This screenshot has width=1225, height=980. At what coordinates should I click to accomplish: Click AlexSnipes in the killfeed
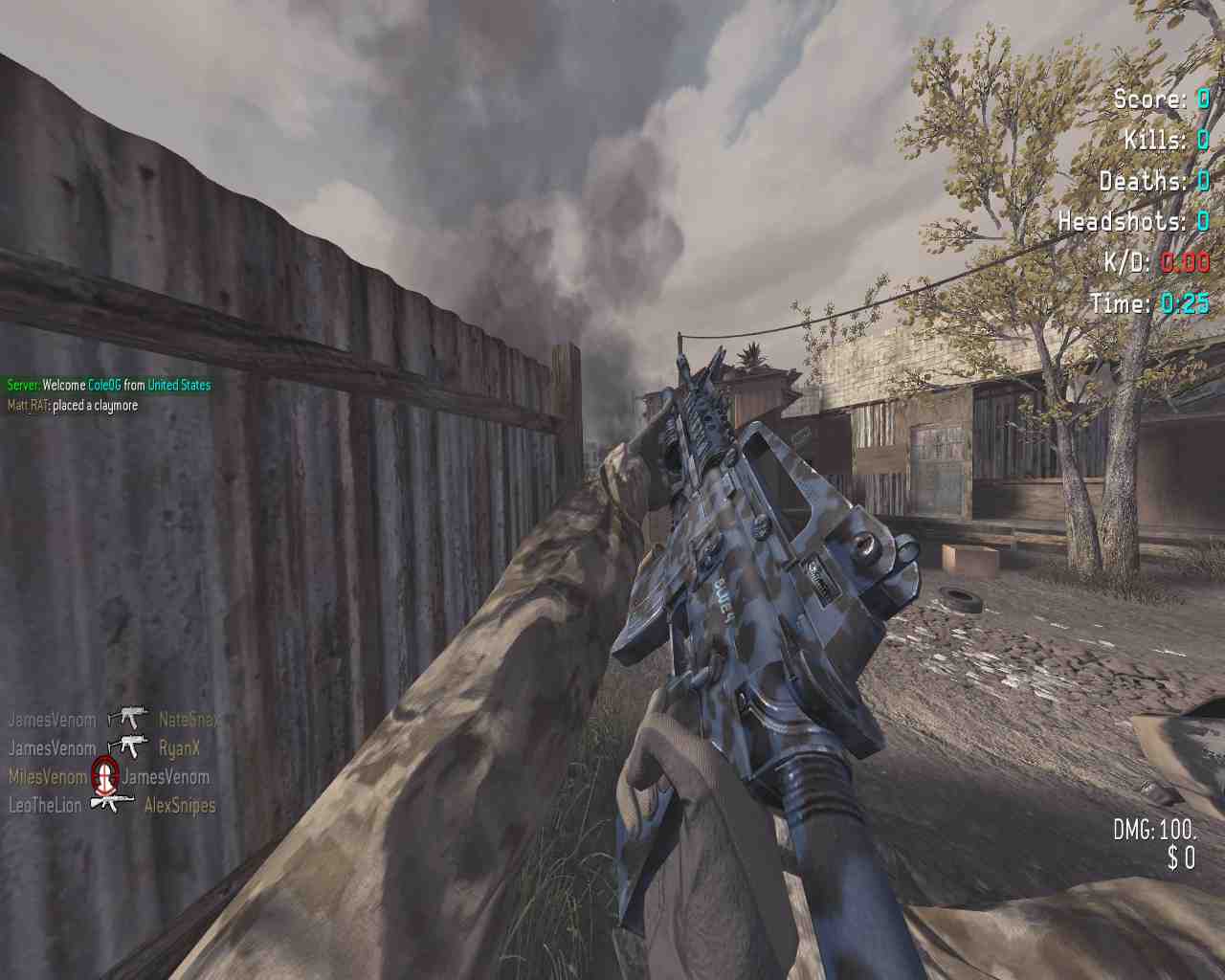[180, 806]
